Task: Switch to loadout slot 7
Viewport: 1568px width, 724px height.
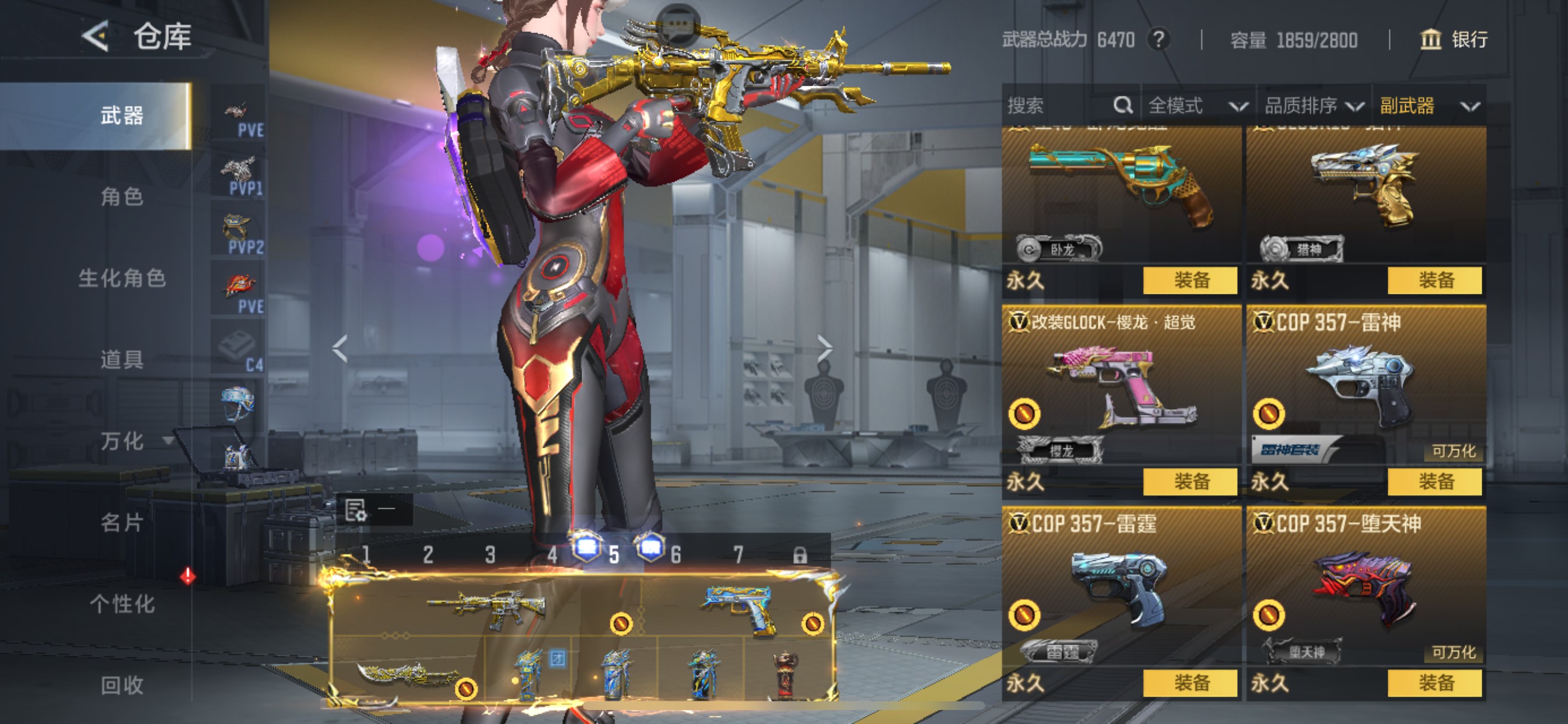Action: [738, 554]
